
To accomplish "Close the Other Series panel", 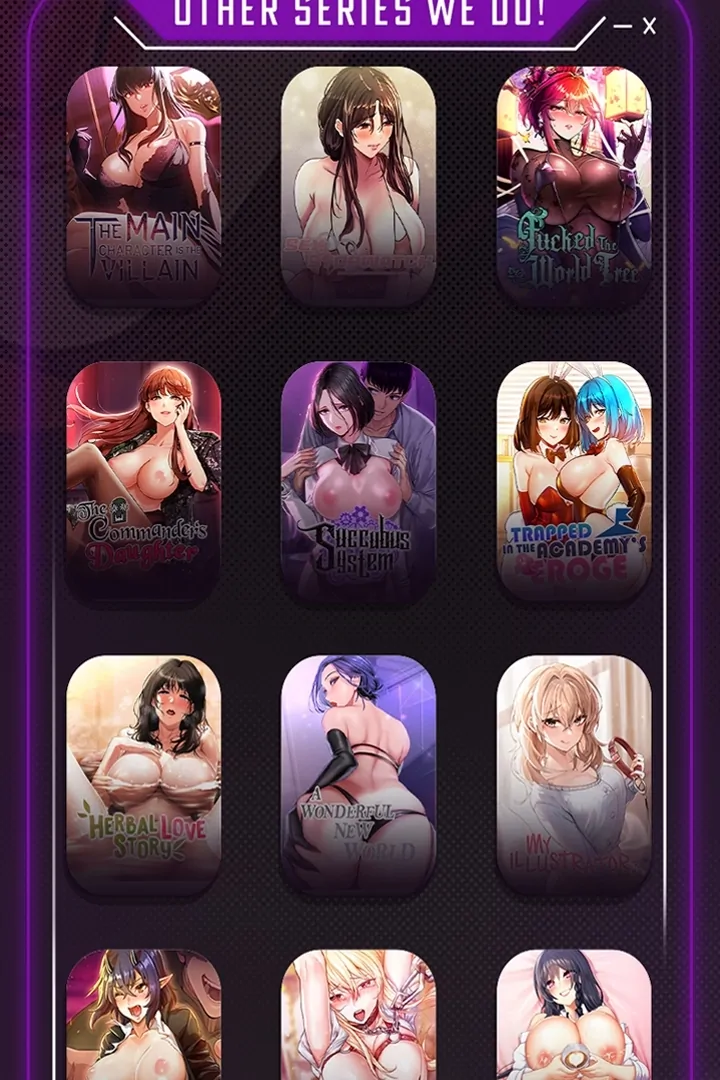I will (x=649, y=27).
